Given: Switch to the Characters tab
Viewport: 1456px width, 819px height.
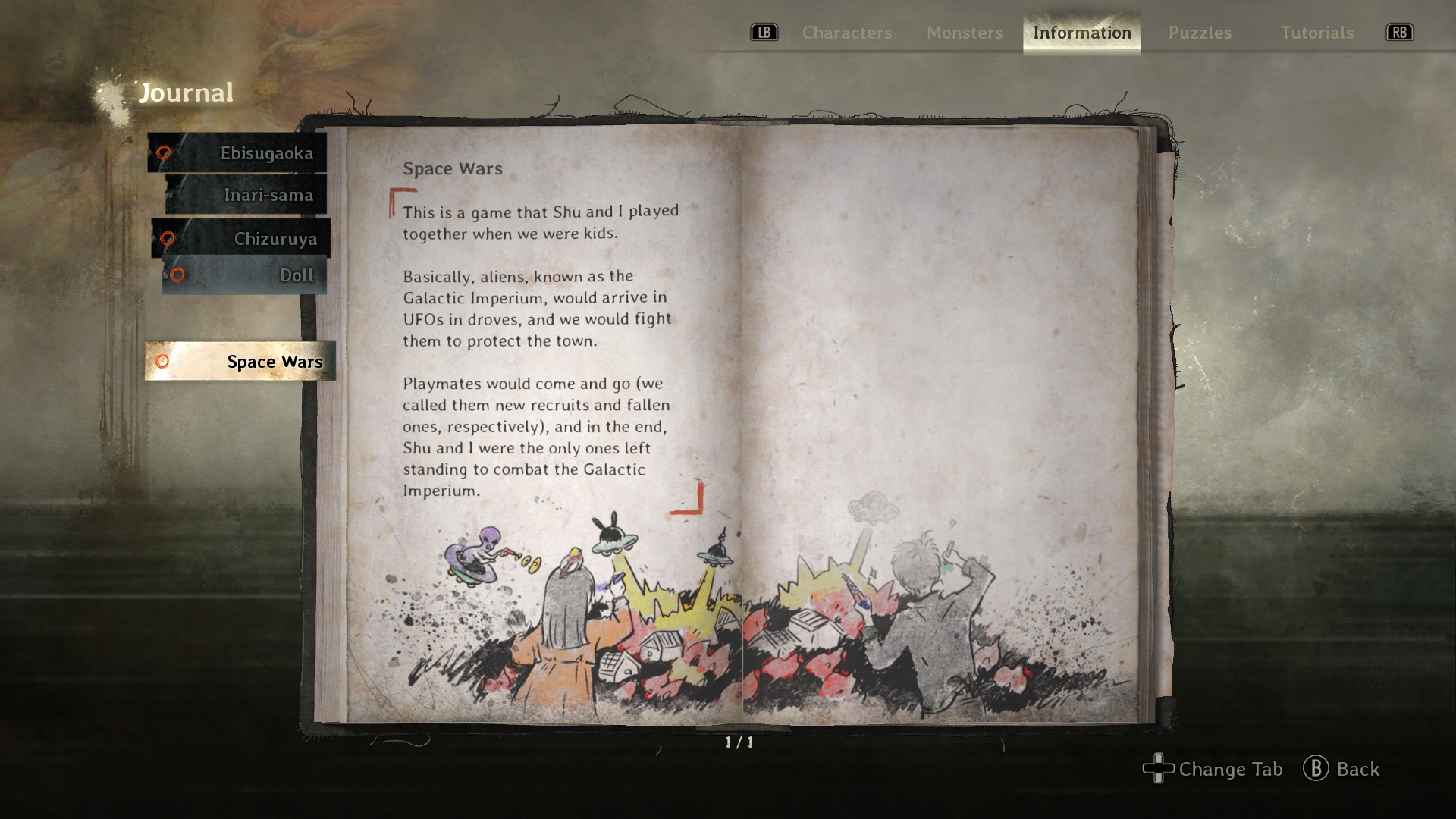Looking at the screenshot, I should [x=846, y=33].
